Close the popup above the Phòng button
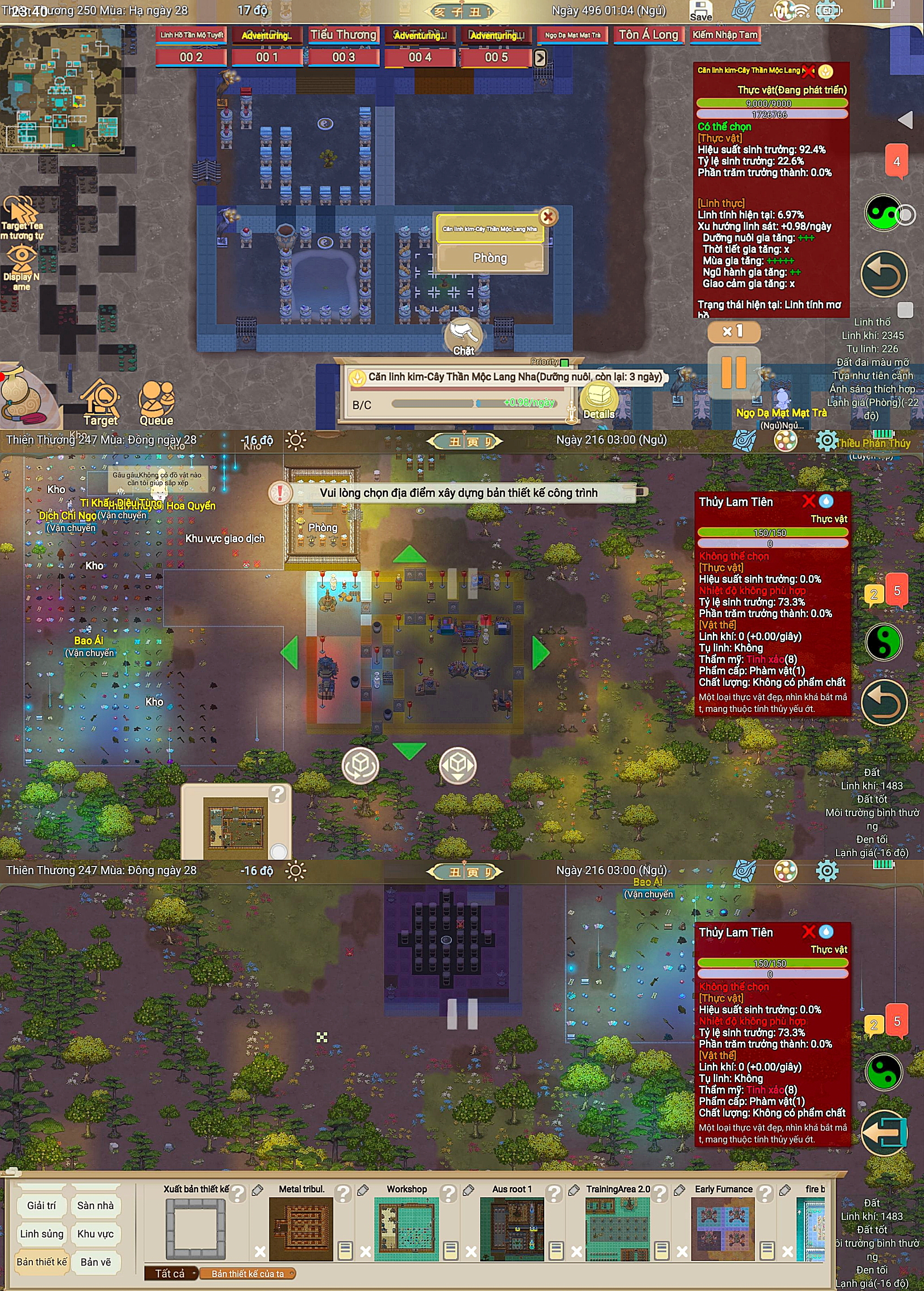The width and height of the screenshot is (924, 1291). point(548,216)
